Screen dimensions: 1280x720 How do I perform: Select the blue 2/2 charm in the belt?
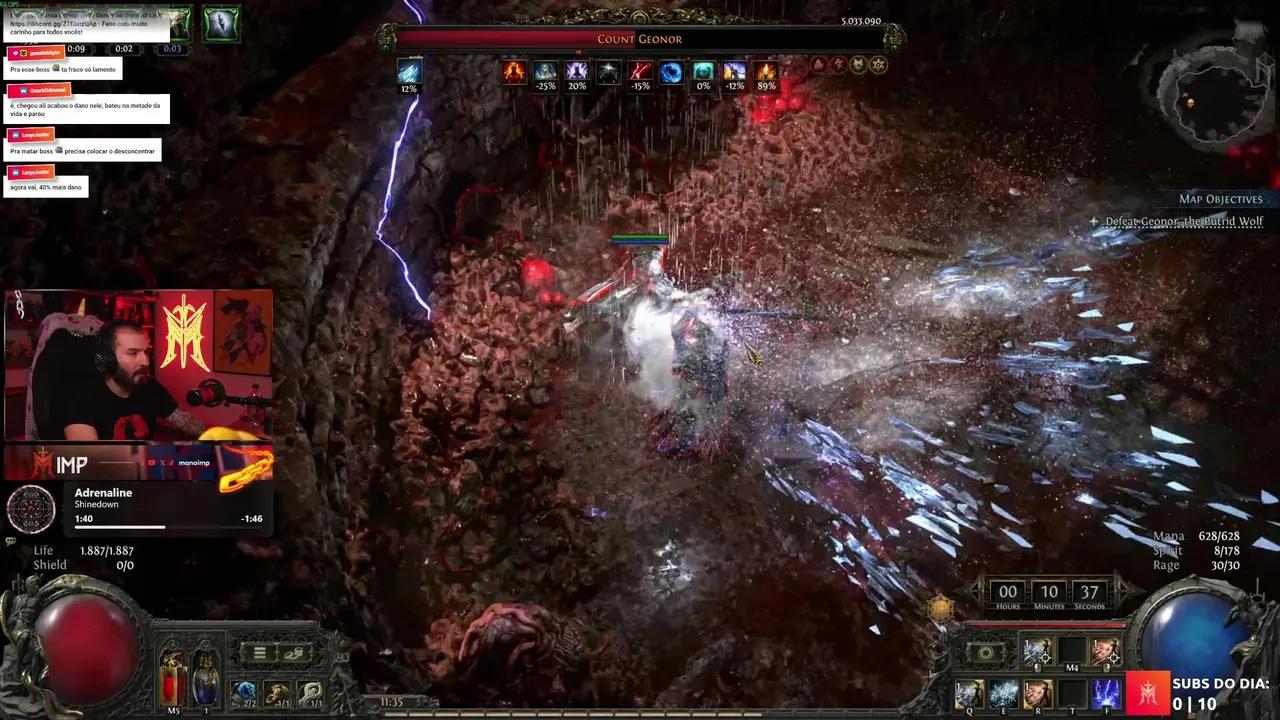click(244, 692)
